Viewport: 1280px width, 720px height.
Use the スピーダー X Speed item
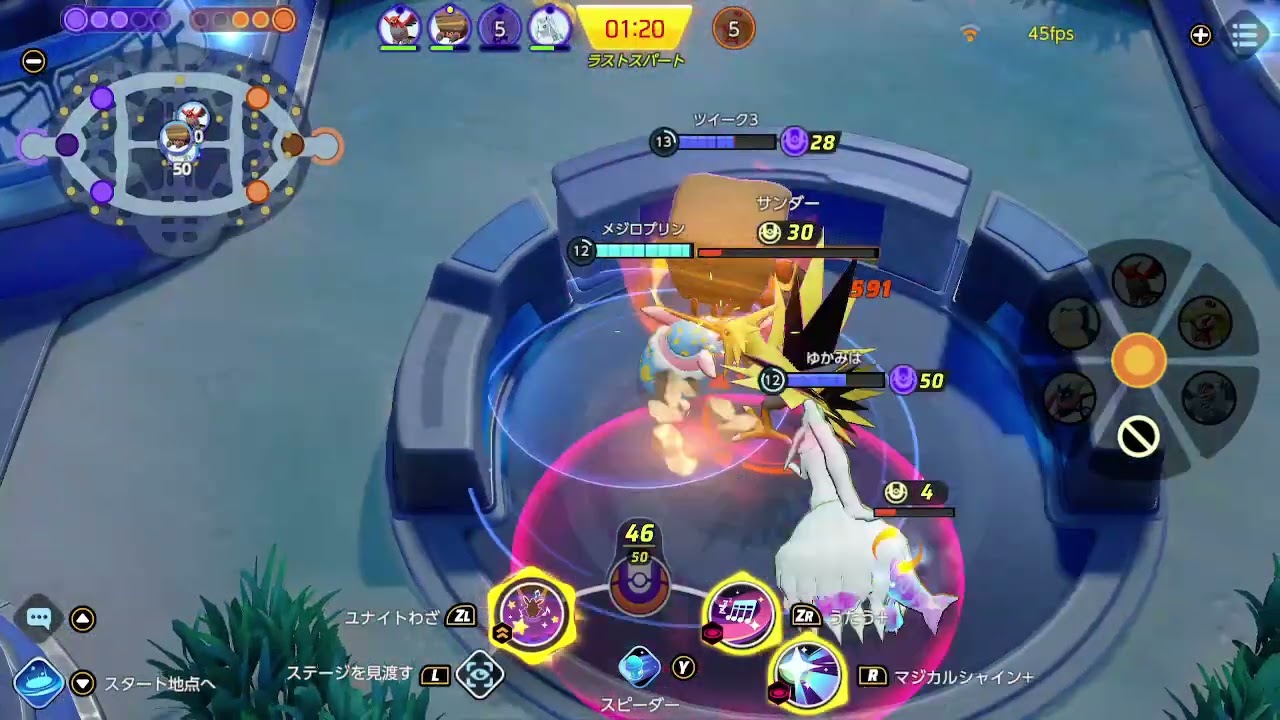click(640, 667)
